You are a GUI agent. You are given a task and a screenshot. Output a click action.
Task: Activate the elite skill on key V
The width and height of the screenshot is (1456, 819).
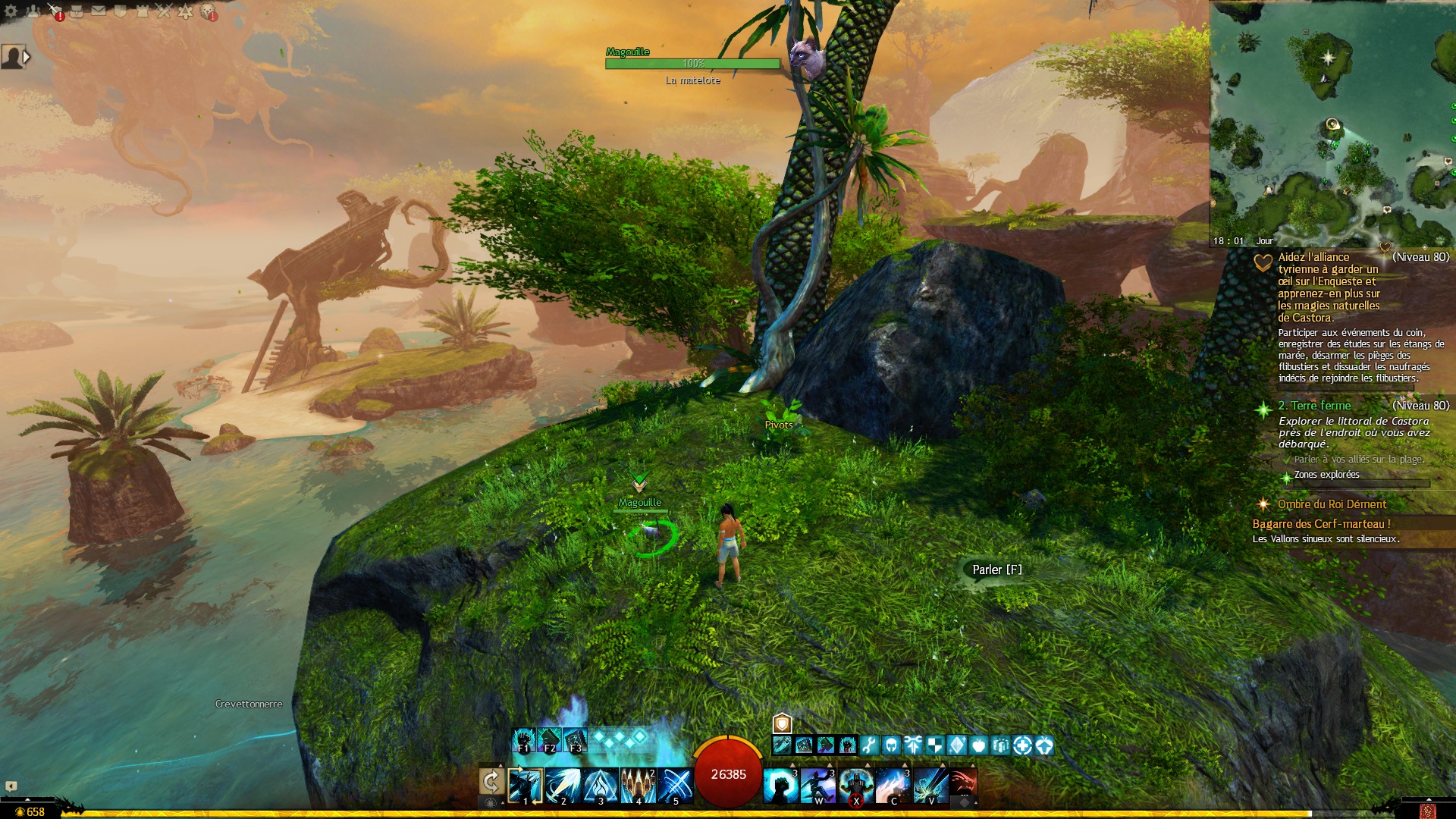pos(930,786)
